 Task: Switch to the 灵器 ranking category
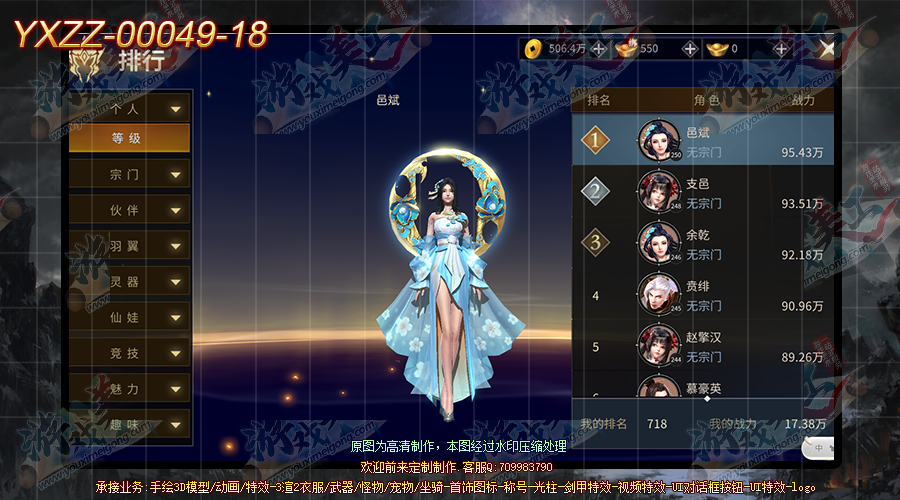coord(130,282)
